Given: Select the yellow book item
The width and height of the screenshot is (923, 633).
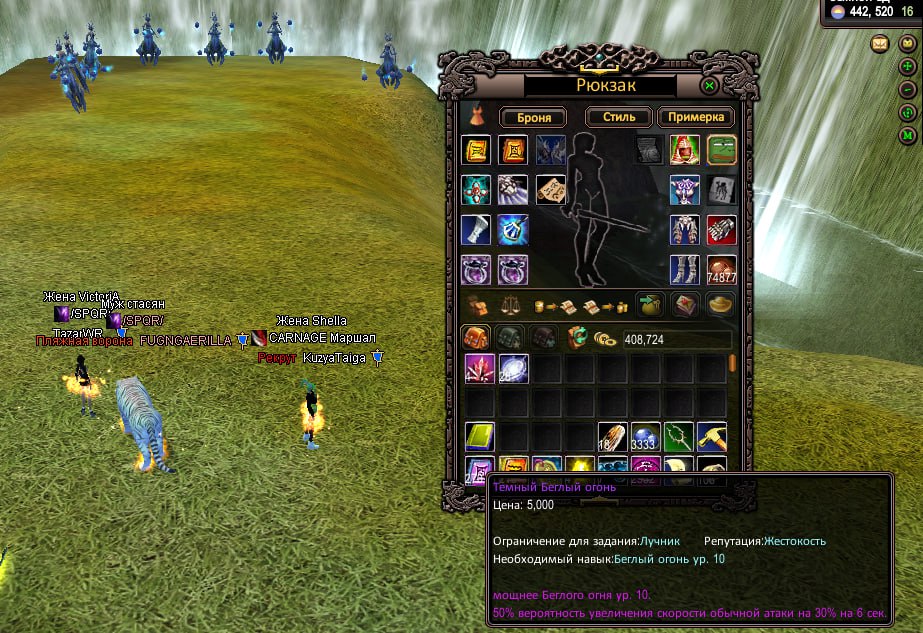Looking at the screenshot, I should coord(480,437).
